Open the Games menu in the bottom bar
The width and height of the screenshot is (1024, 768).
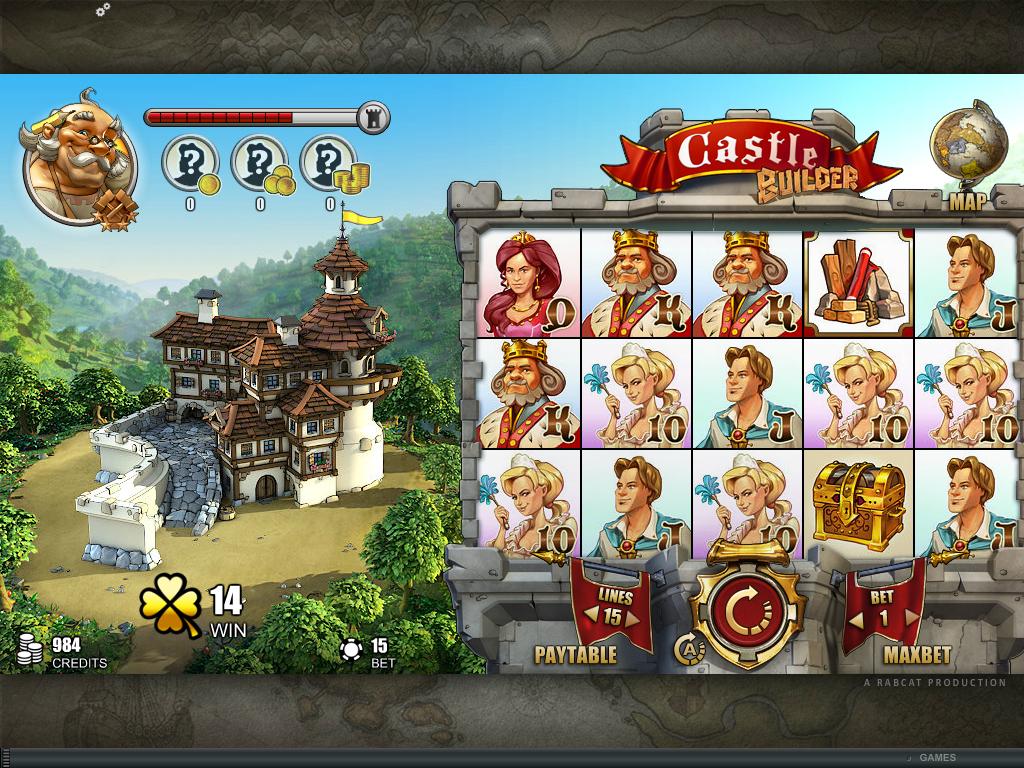coord(937,758)
